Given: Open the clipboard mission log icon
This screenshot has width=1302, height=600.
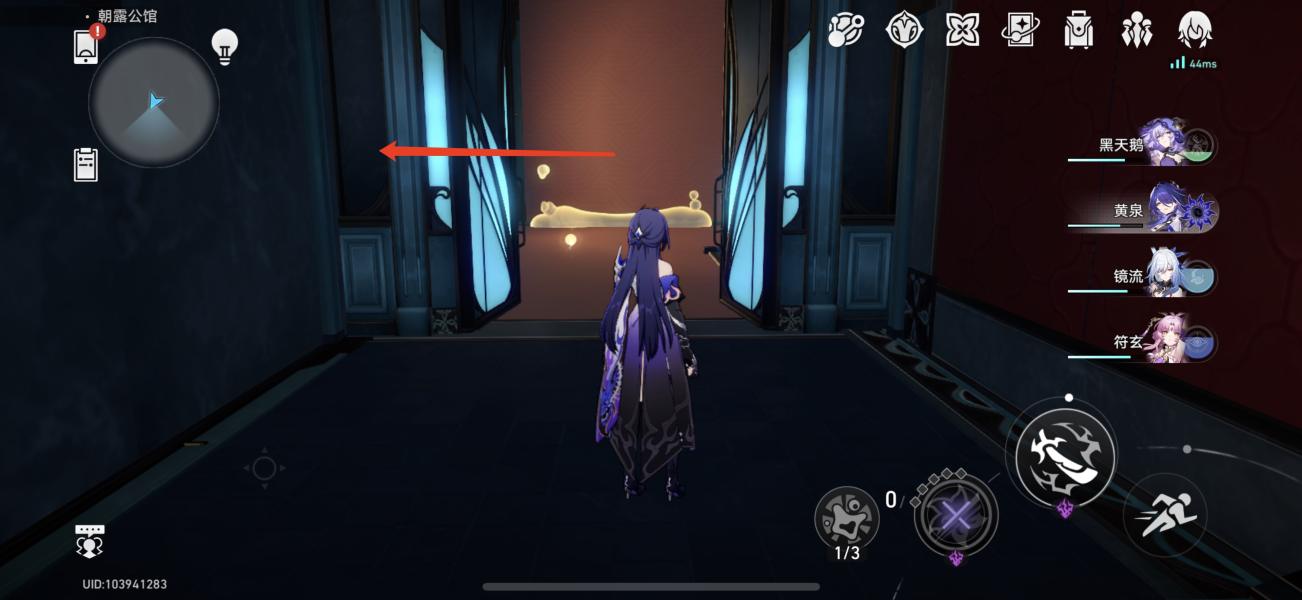Looking at the screenshot, I should click(87, 164).
